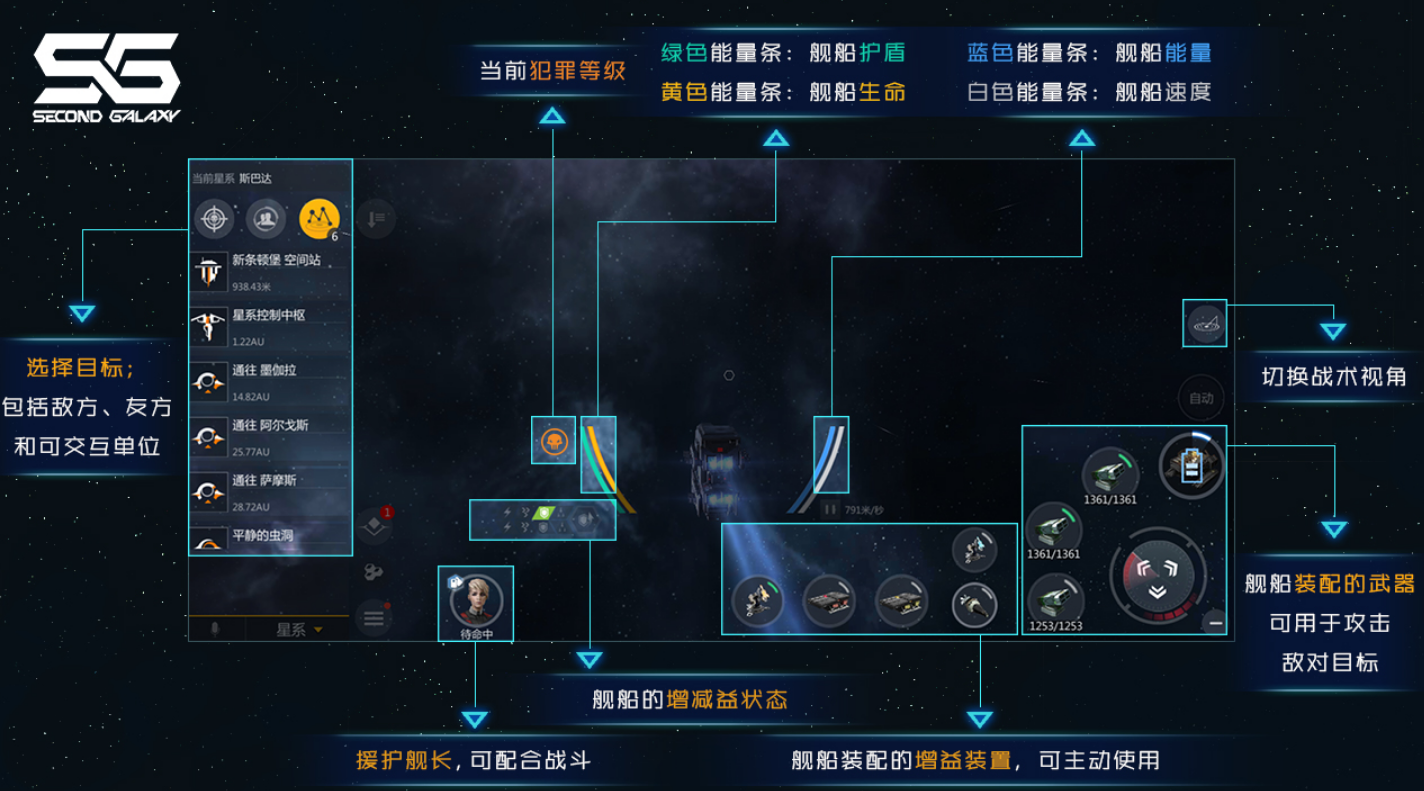Screen dimensions: 1424x791
Task: Select the stargate 通往 墨伽拉
Action: [x=270, y=381]
